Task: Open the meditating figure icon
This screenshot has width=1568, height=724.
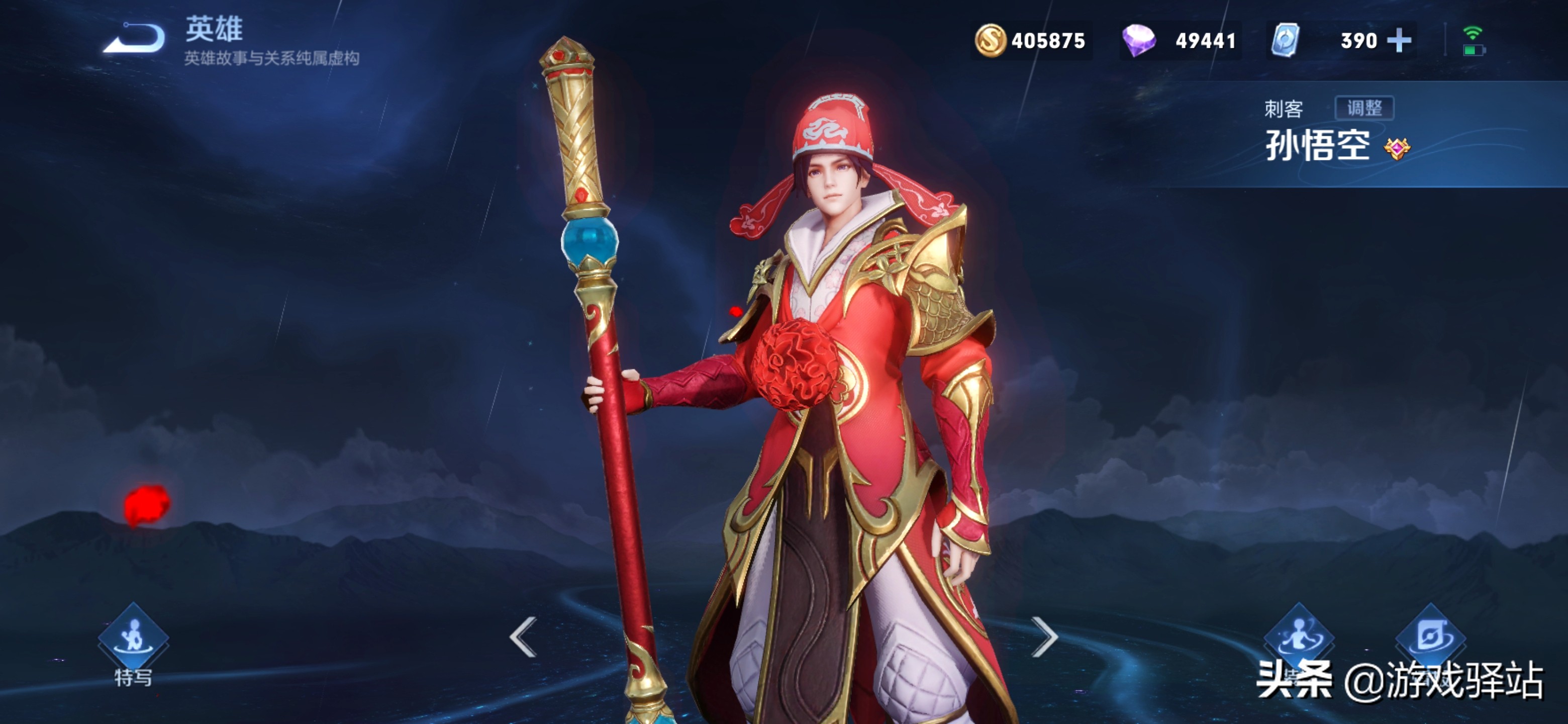Action: tap(1299, 637)
